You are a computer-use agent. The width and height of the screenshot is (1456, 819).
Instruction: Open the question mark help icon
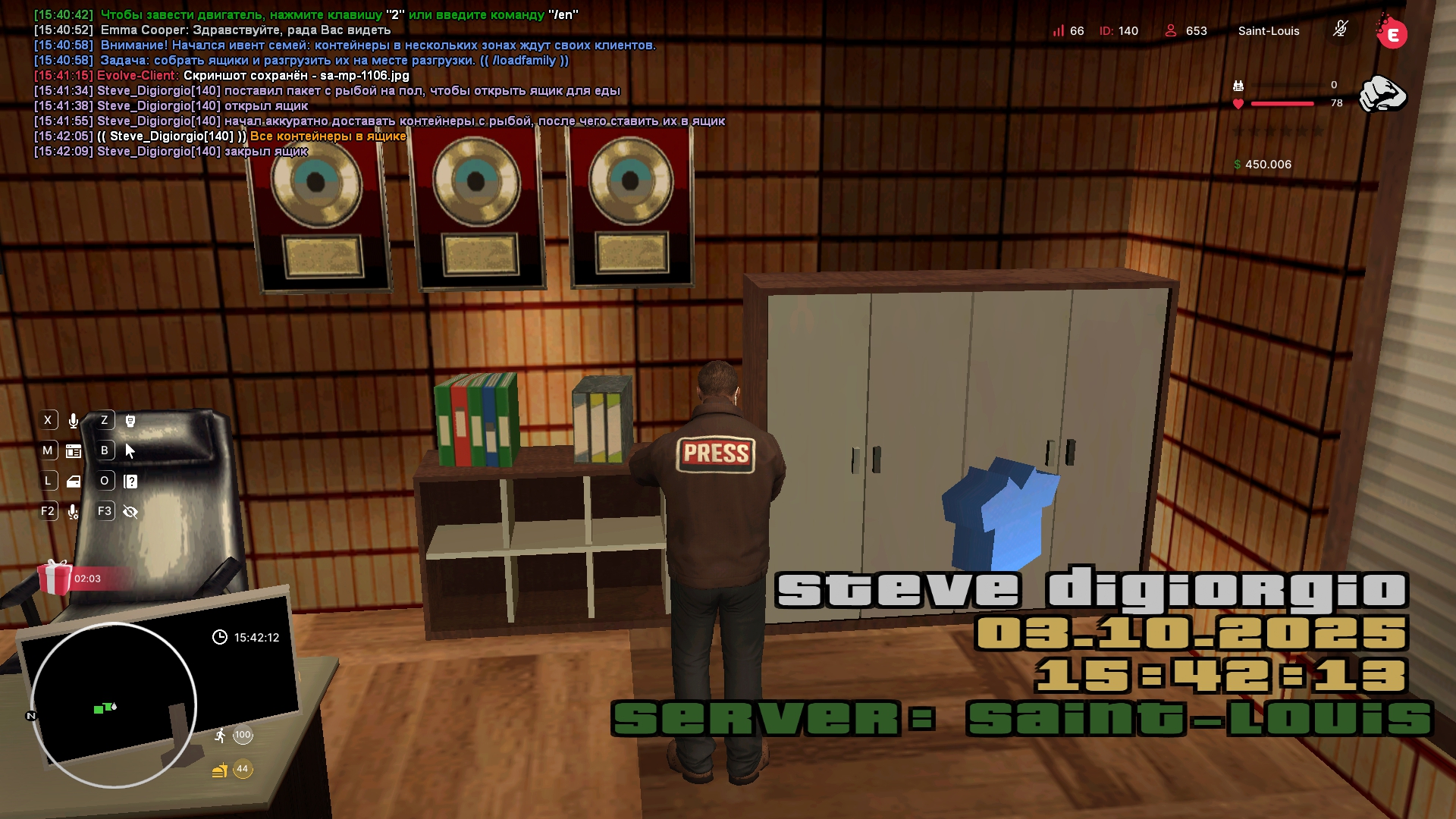[x=130, y=482]
